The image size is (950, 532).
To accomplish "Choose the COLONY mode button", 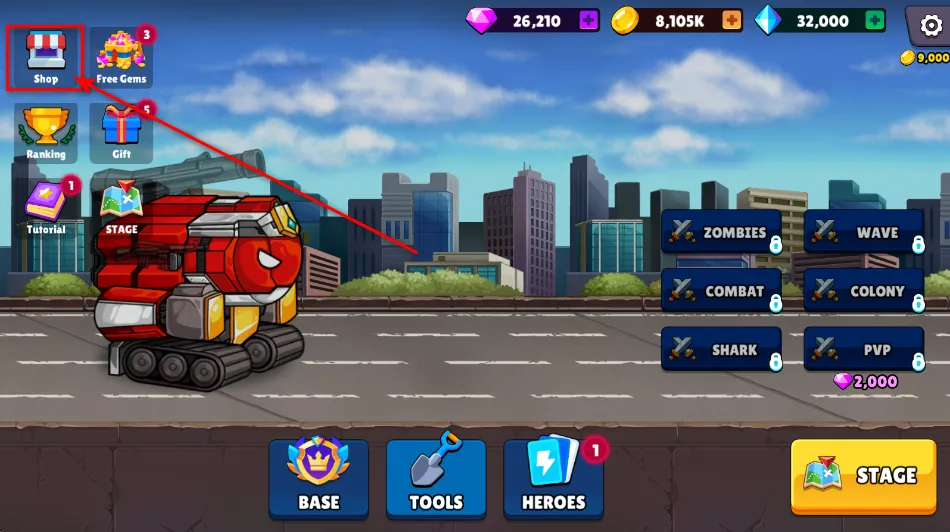I will (864, 291).
